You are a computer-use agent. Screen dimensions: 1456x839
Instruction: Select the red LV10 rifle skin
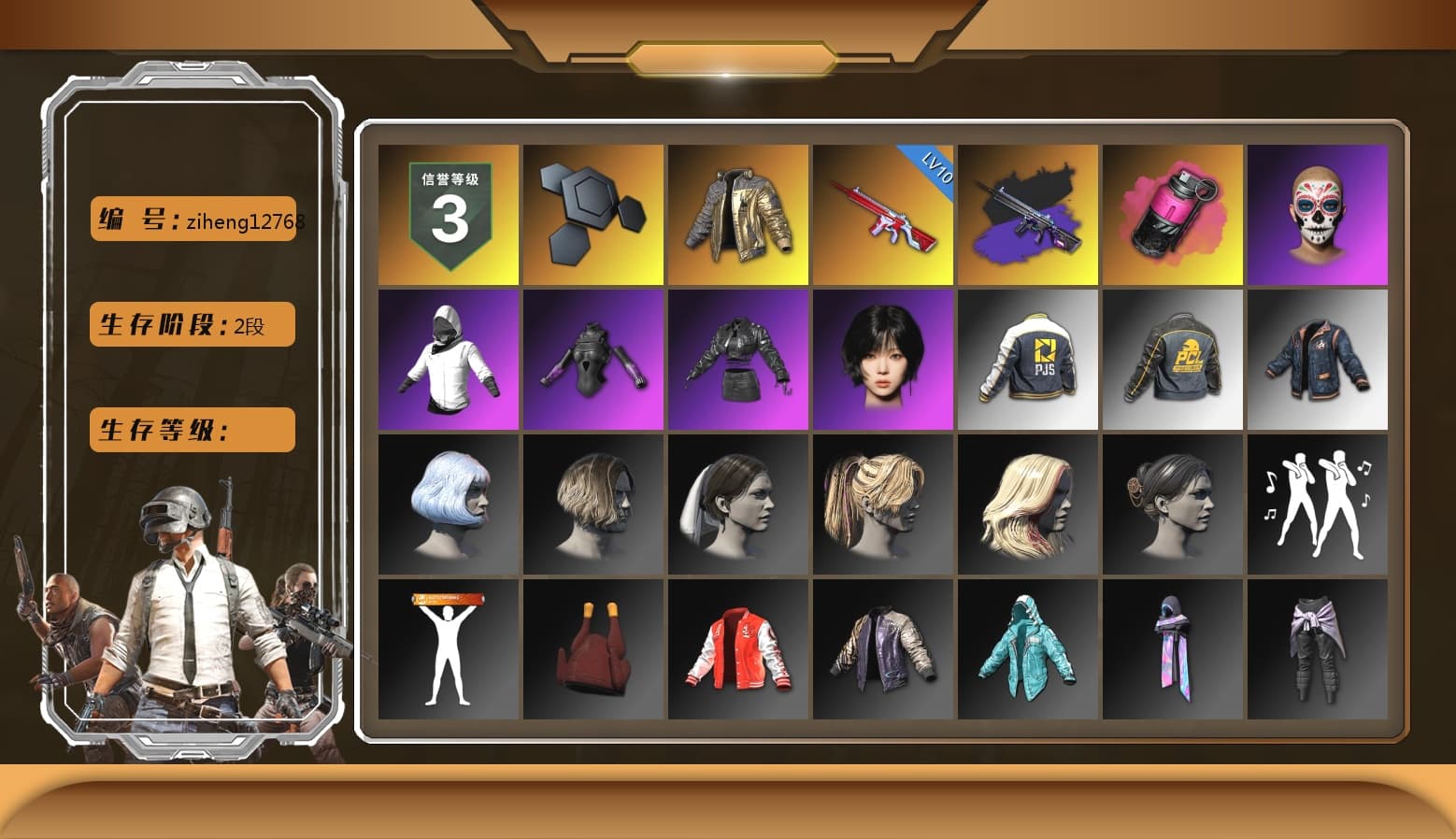click(x=883, y=213)
